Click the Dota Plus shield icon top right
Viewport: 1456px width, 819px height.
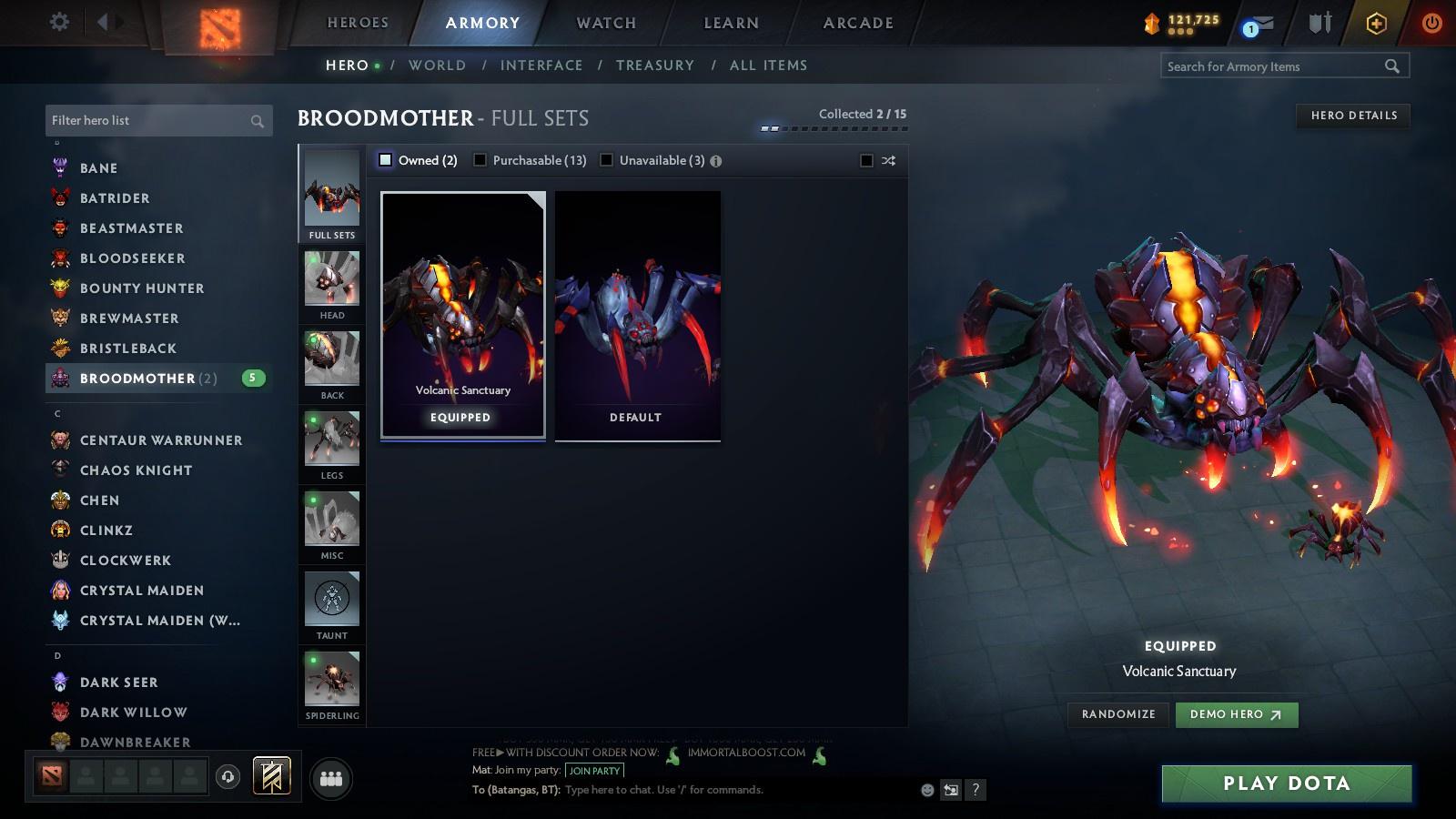(x=1374, y=23)
